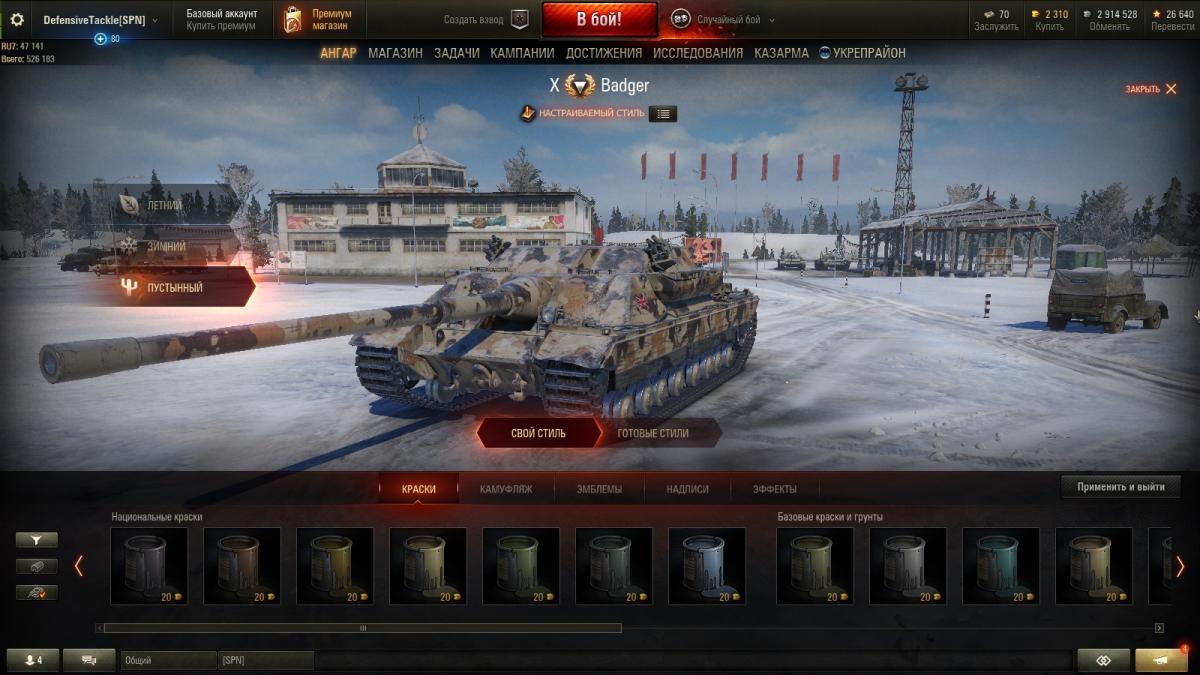Show next paints with the right arrow
Image resolution: width=1200 pixels, height=675 pixels.
pos(1180,566)
